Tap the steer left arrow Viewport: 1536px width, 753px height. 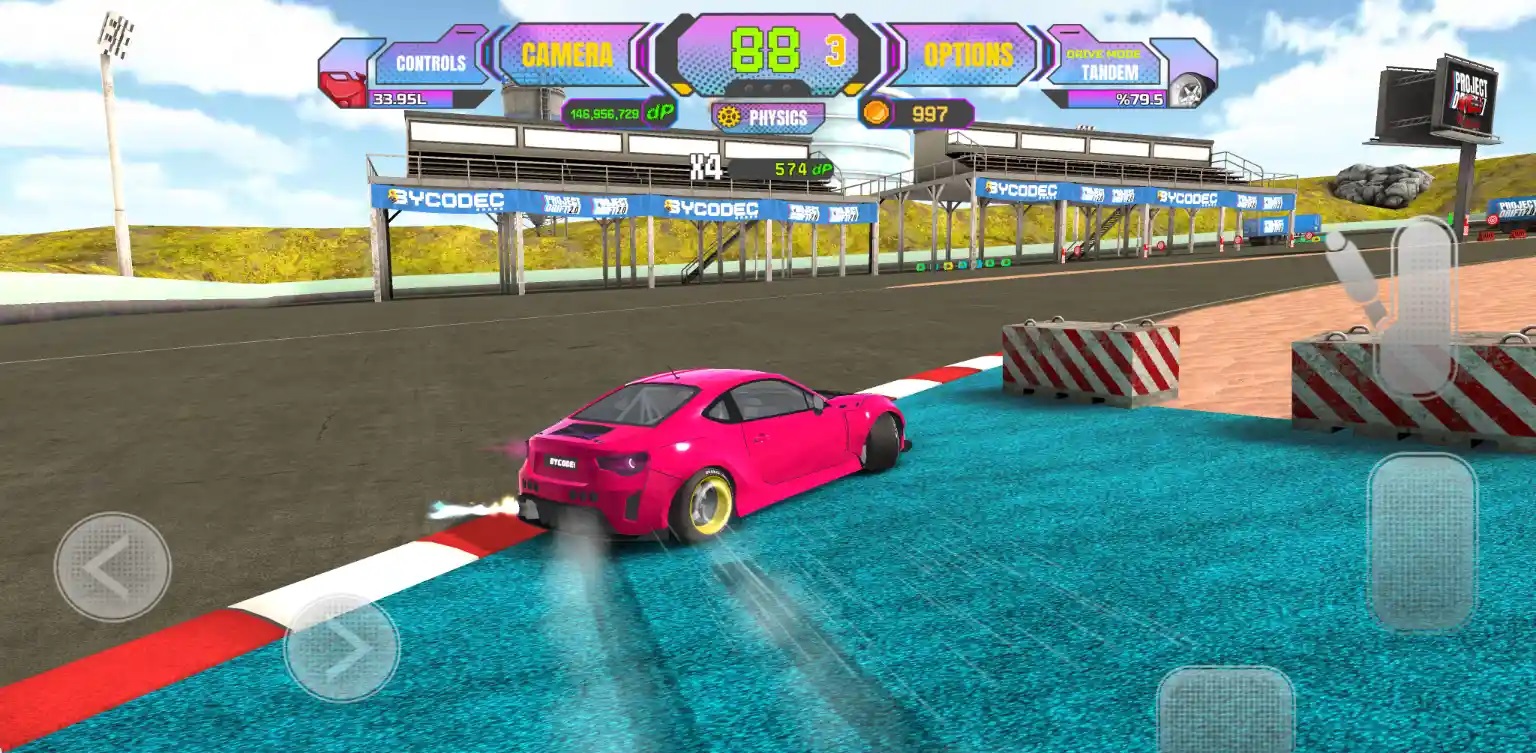tap(112, 566)
